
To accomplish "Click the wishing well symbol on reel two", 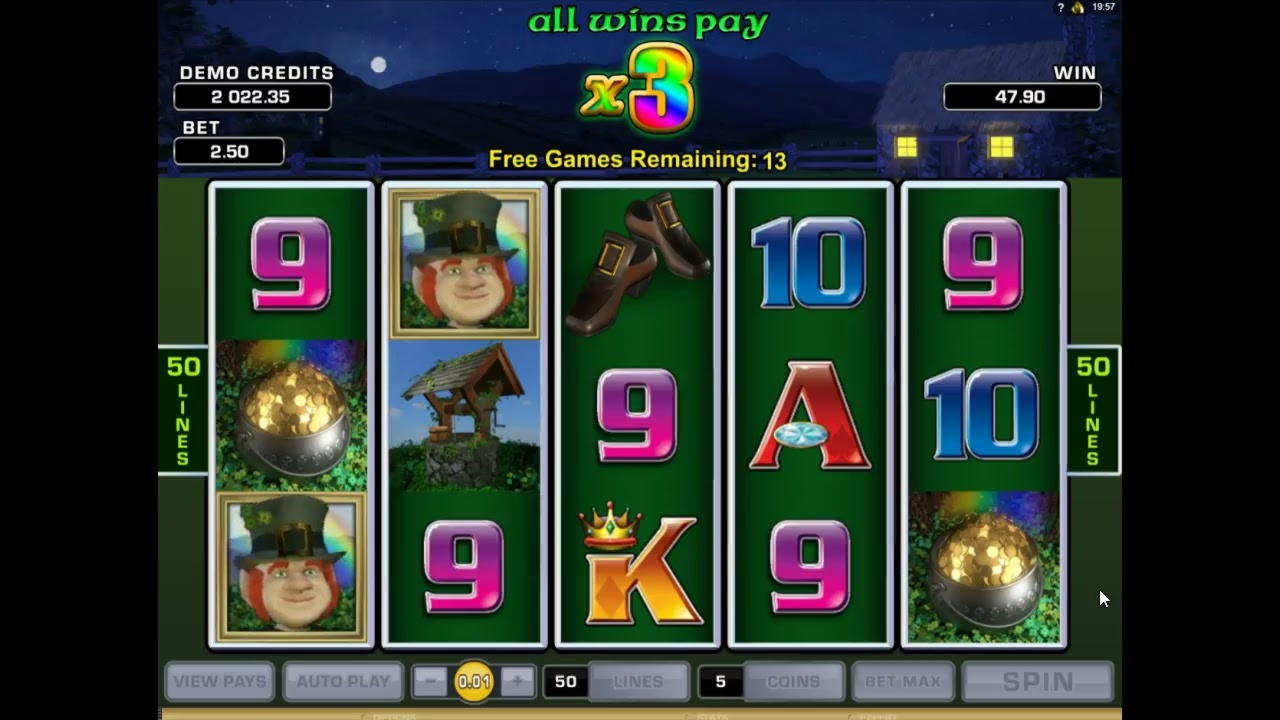I will tap(463, 413).
